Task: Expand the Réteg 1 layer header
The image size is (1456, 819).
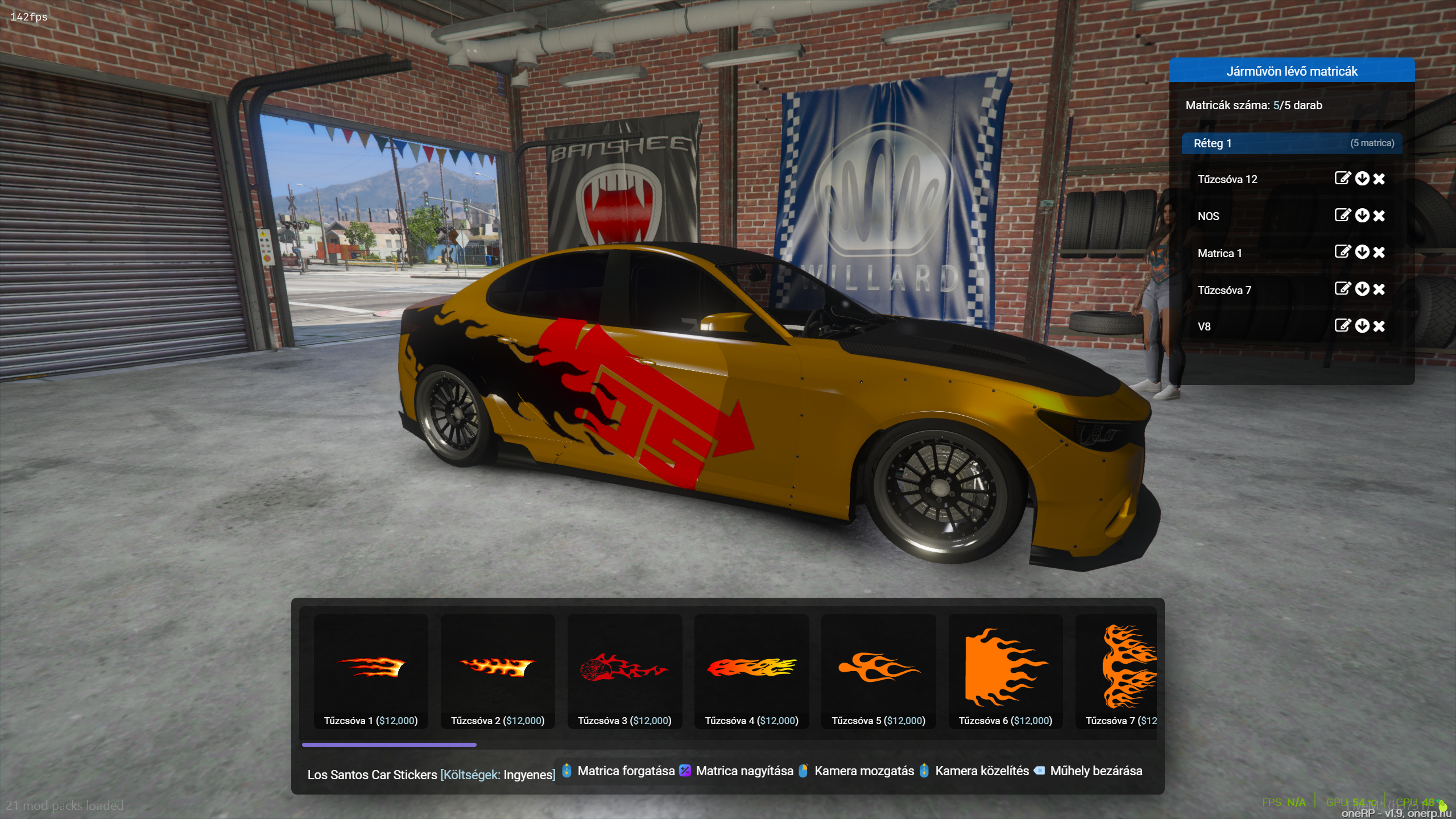Action: click(x=1291, y=143)
